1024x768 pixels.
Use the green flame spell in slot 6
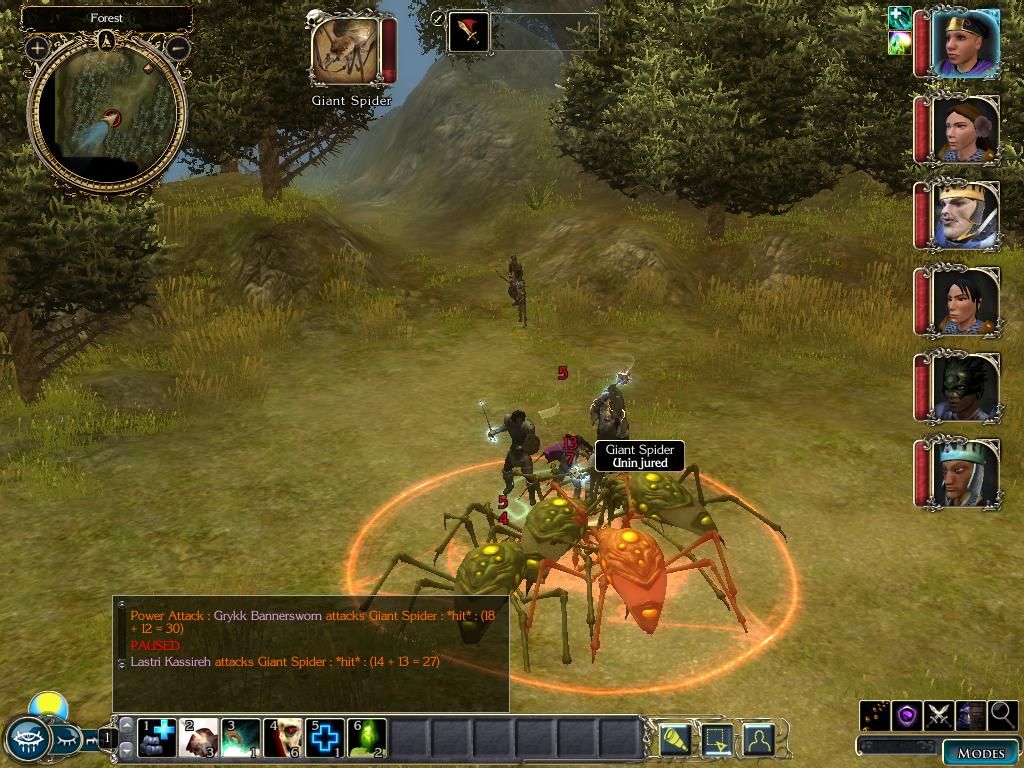367,738
